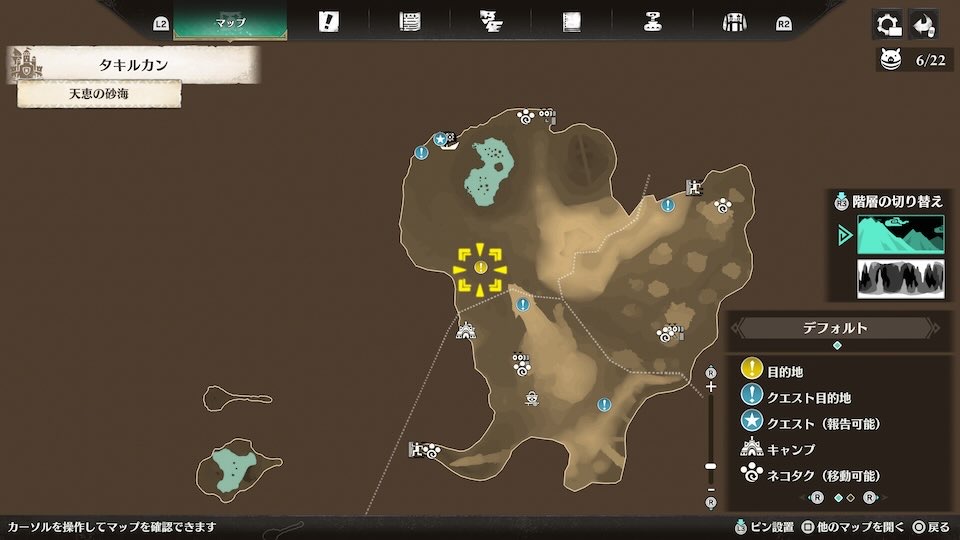
Task: Click the yellow destination marker on map
Action: point(480,268)
